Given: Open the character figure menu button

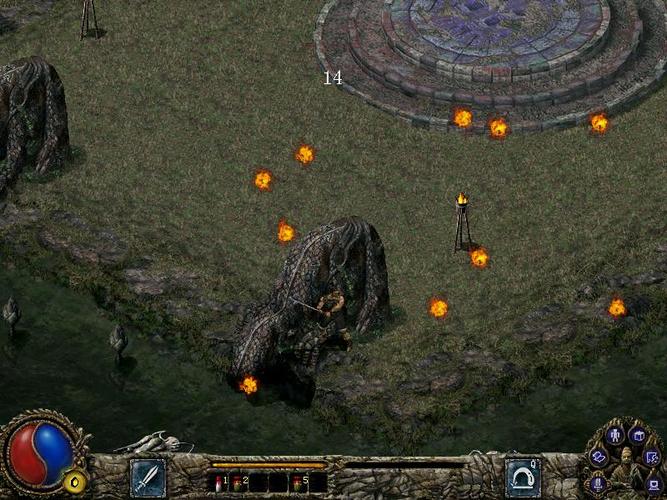Looking at the screenshot, I should point(615,434).
